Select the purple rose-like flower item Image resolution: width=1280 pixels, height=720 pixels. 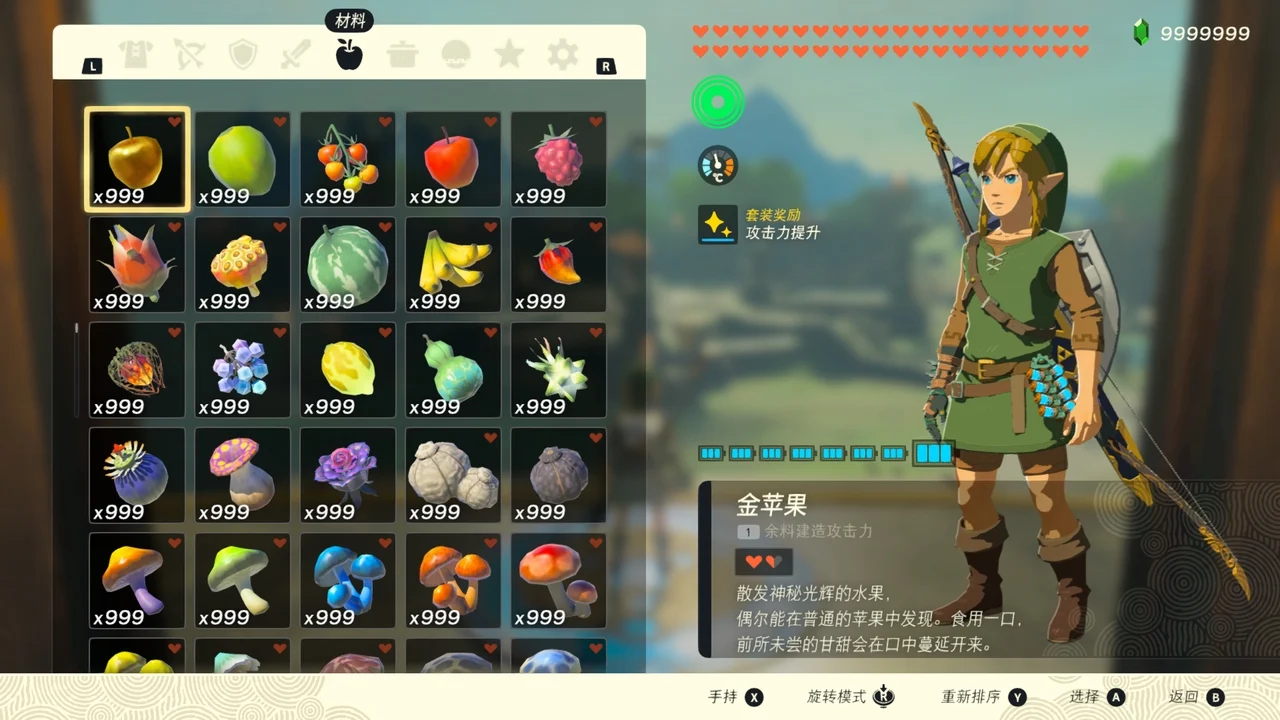tap(348, 475)
